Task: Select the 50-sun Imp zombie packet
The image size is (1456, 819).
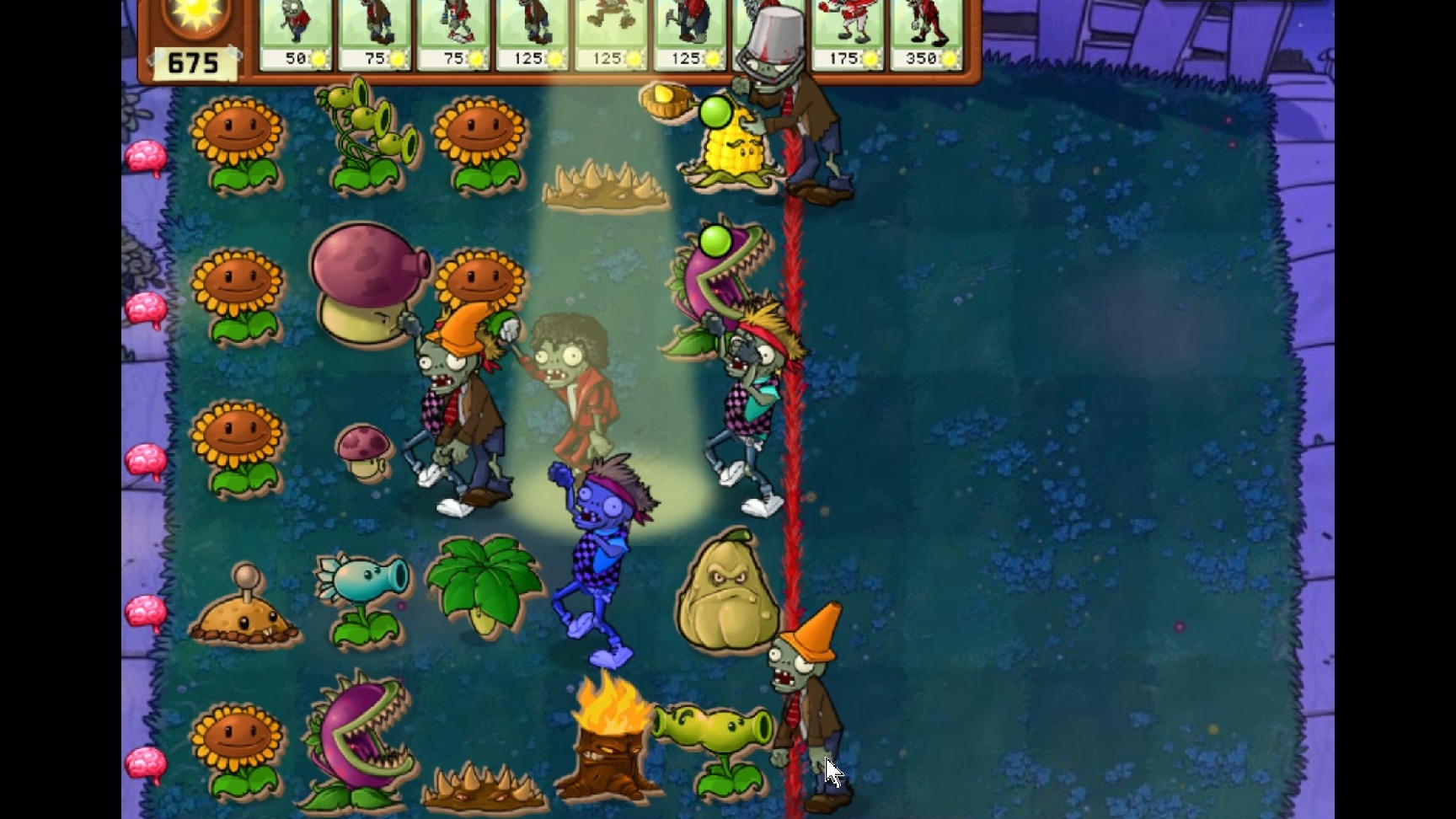Action: pyautogui.click(x=296, y=34)
